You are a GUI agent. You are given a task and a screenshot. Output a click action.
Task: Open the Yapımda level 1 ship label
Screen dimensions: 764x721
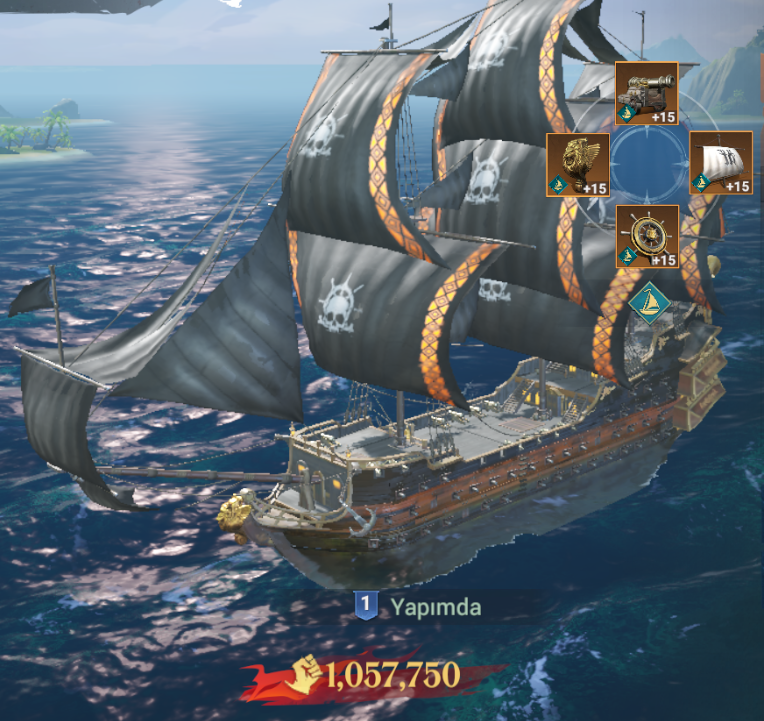pos(420,606)
